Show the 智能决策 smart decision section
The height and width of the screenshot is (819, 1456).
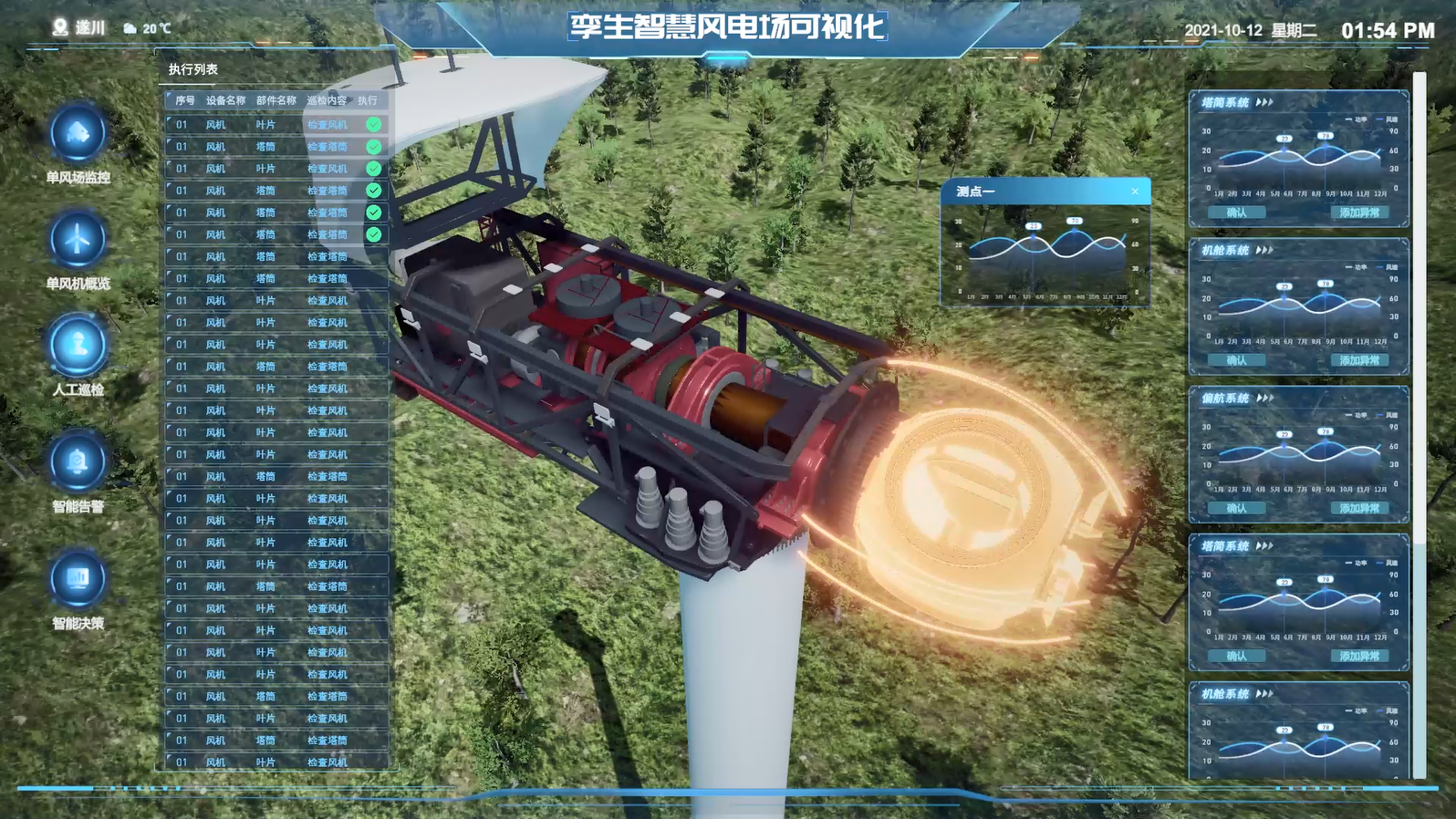click(78, 580)
